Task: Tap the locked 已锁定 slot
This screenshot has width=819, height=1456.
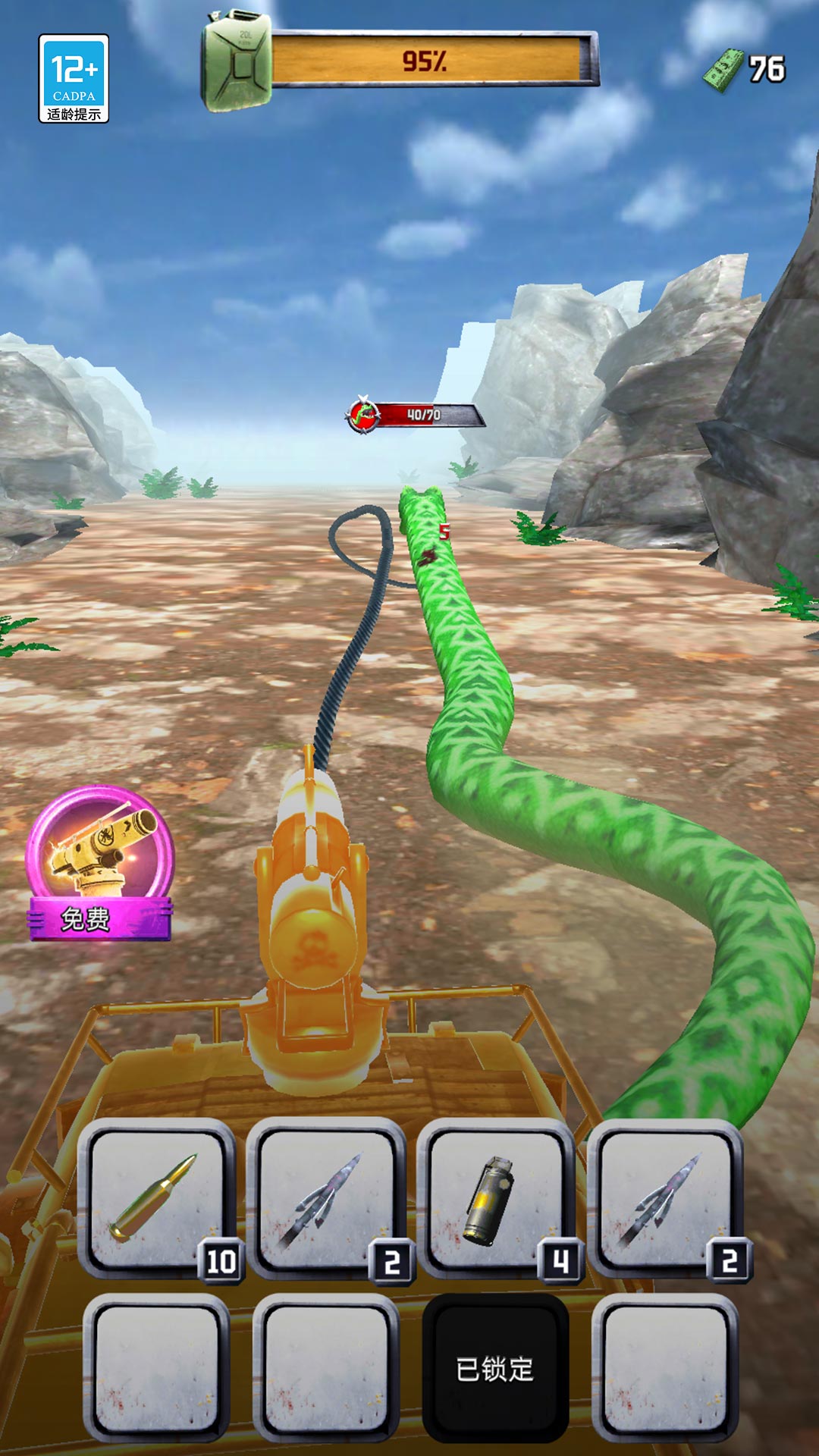Action: [495, 1368]
